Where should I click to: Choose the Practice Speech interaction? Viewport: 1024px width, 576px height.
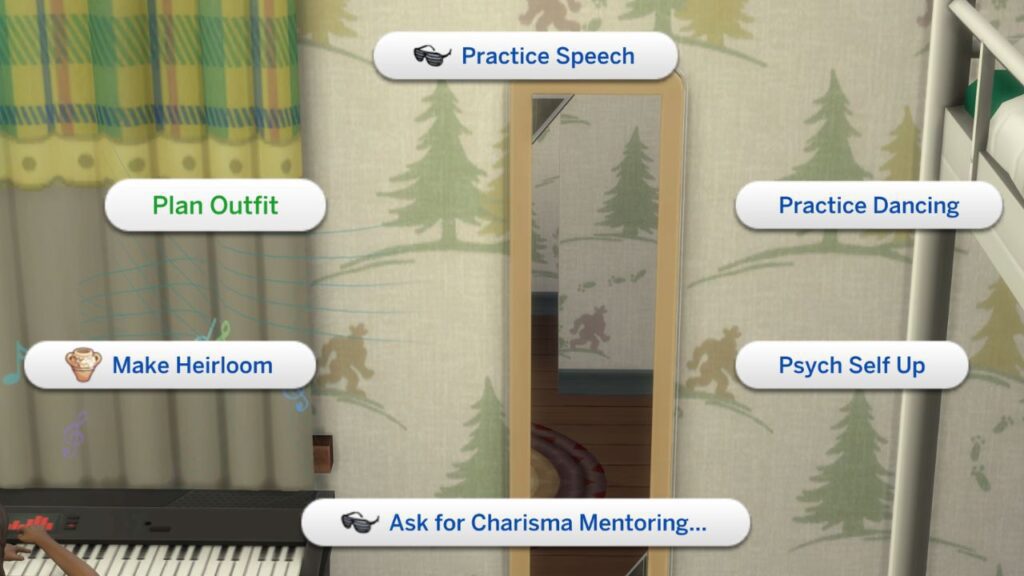coord(526,56)
